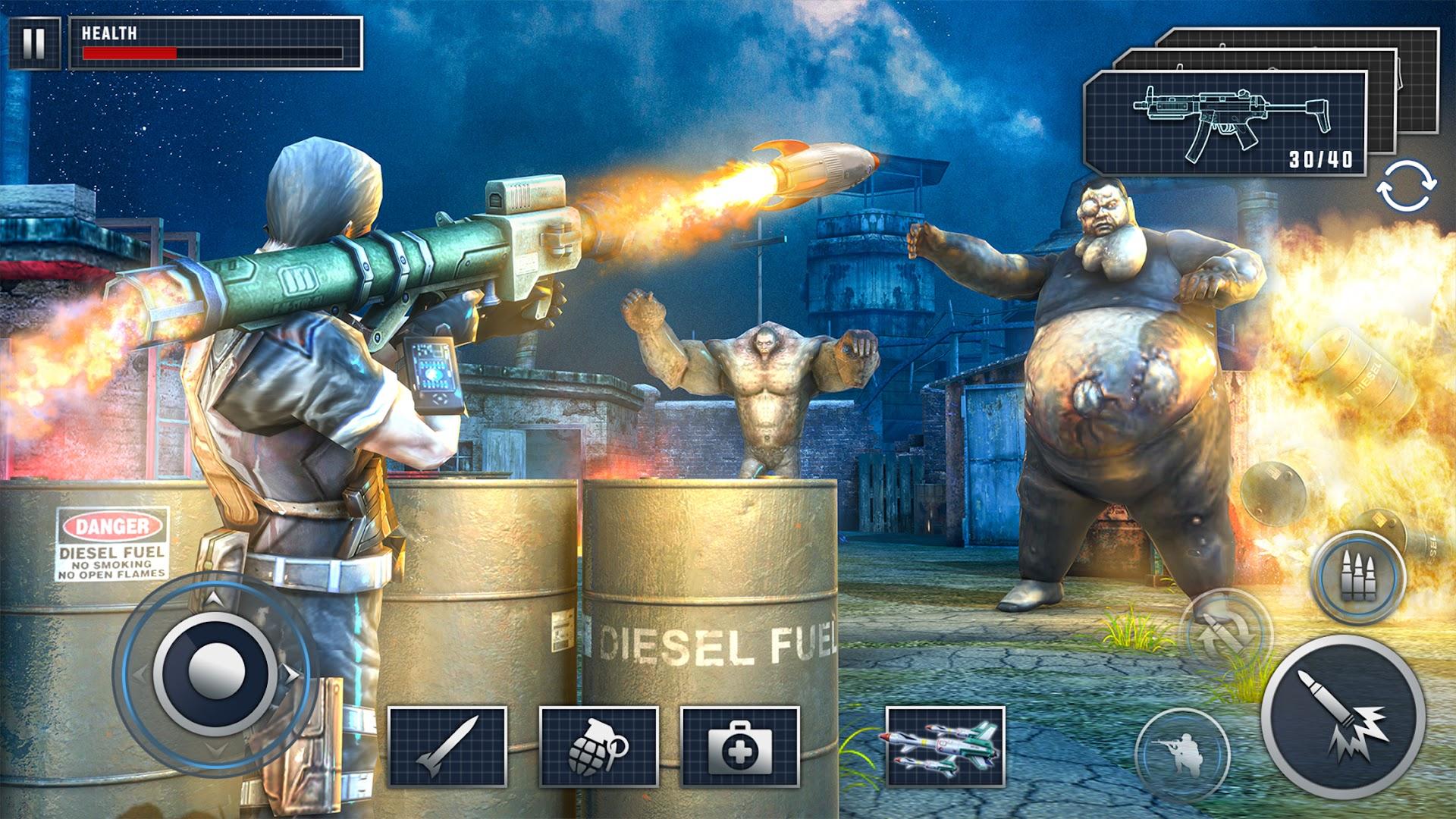Use the medkit to heal

click(740, 745)
